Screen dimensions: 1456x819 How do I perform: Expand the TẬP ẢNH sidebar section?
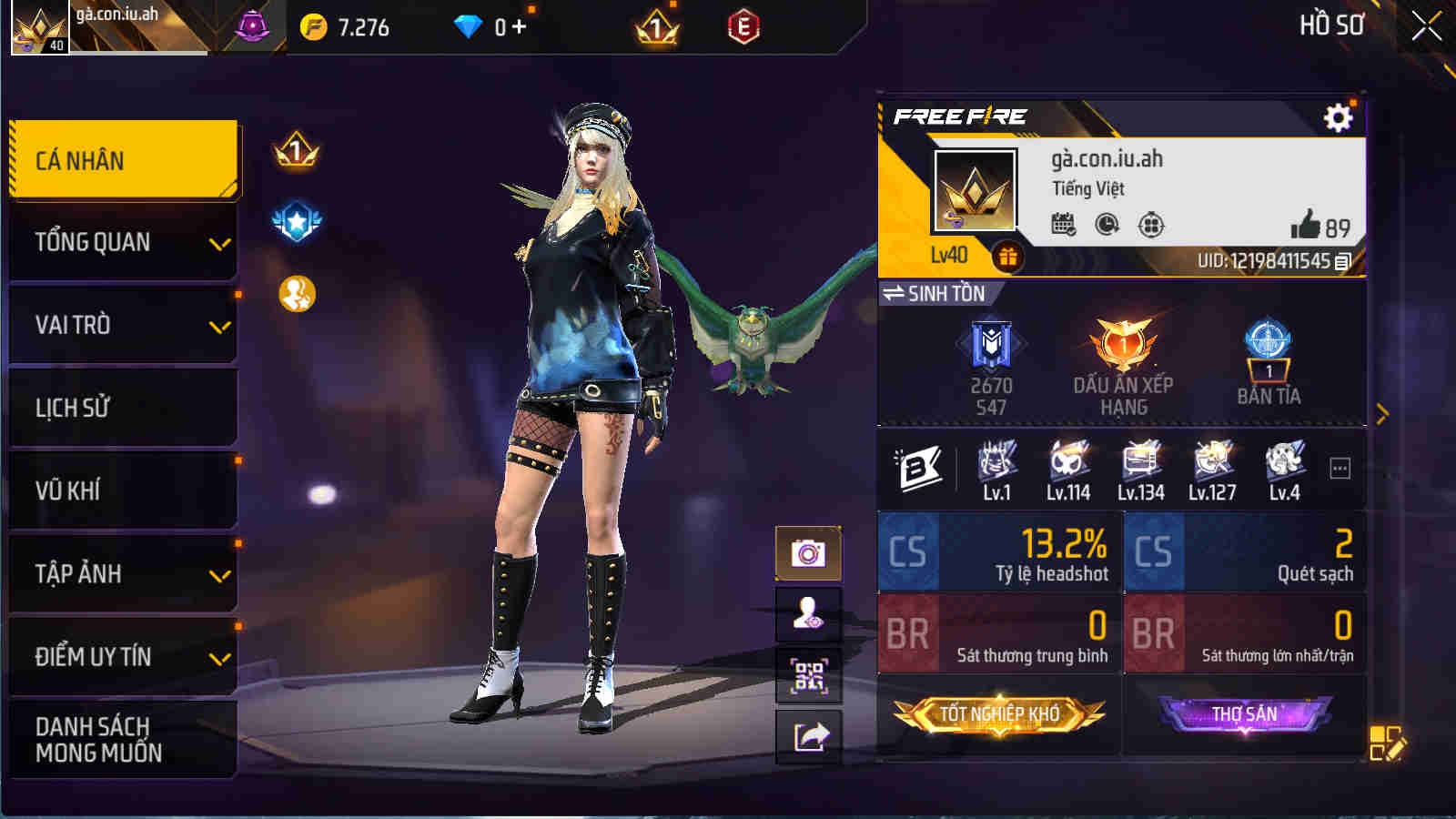click(x=123, y=573)
